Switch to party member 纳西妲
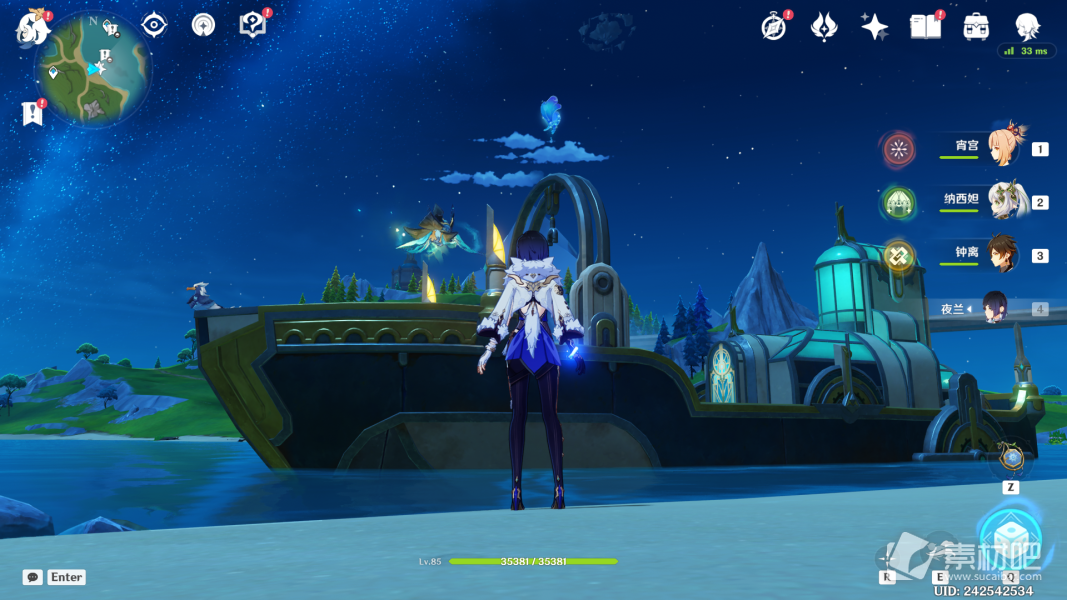 1007,201
